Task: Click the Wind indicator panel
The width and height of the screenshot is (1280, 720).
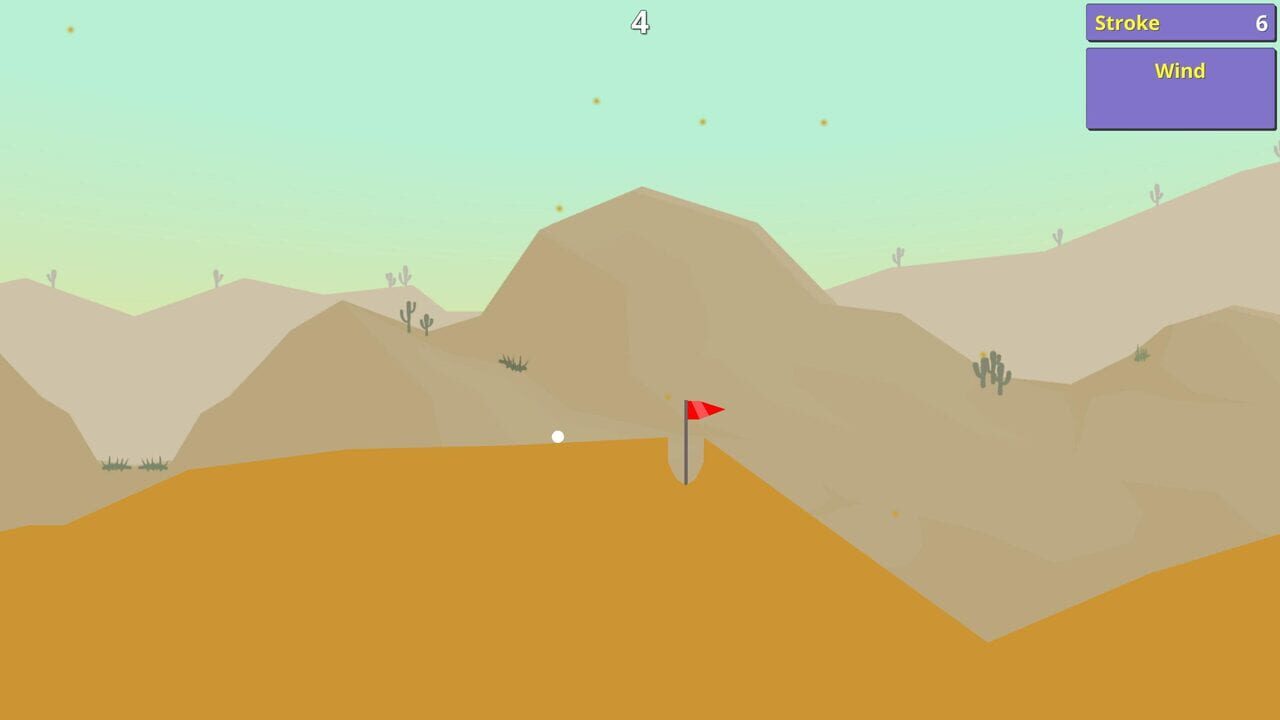Action: tap(1180, 88)
